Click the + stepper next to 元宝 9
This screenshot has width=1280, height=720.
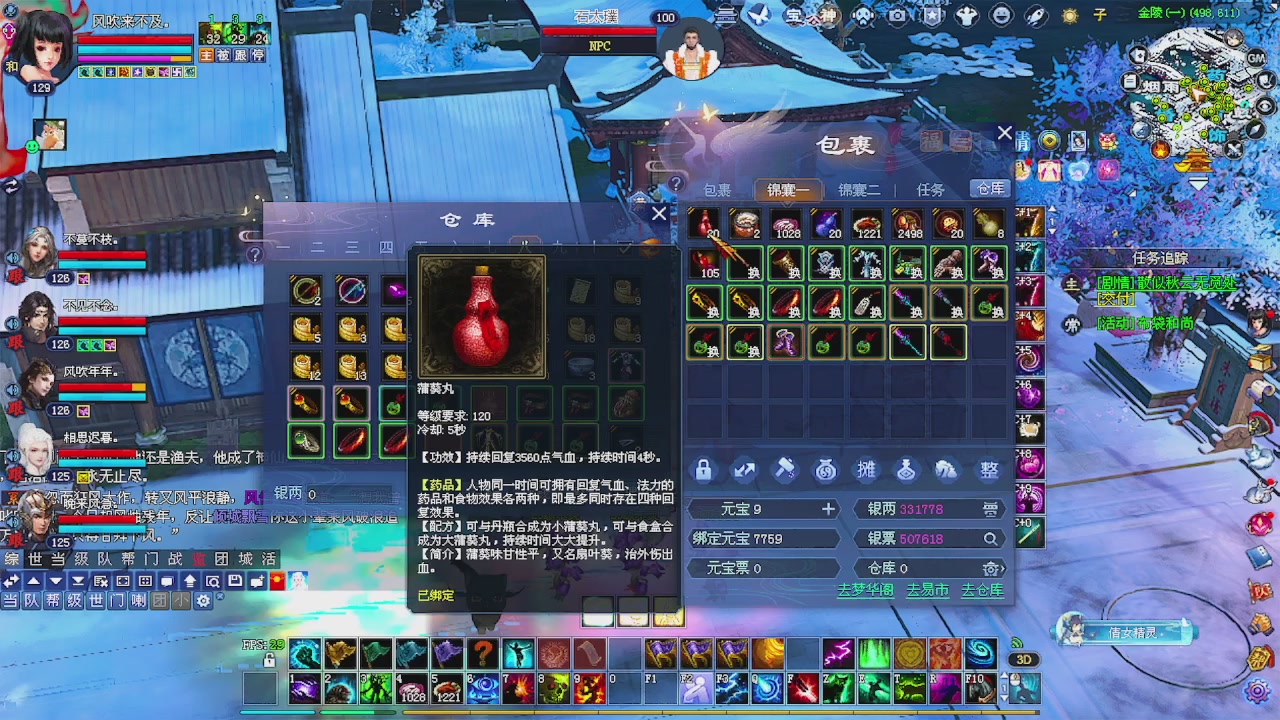coord(828,508)
